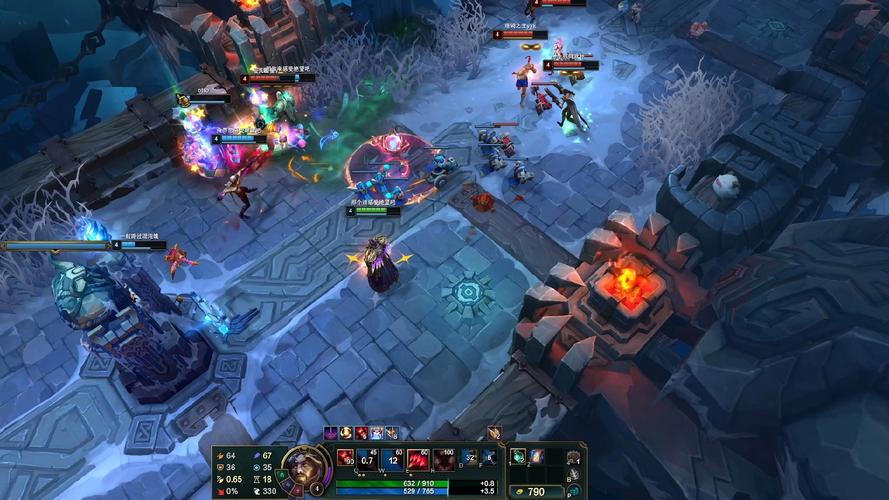Cast the red claw E ability
The width and height of the screenshot is (889, 500).
tap(417, 459)
